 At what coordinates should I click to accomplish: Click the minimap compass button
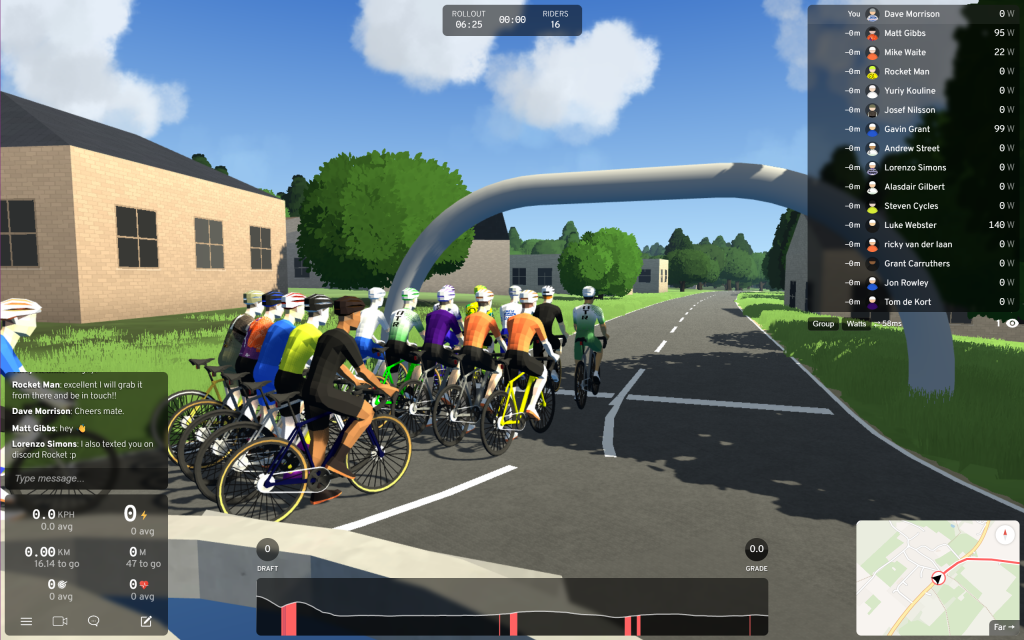click(x=1004, y=533)
